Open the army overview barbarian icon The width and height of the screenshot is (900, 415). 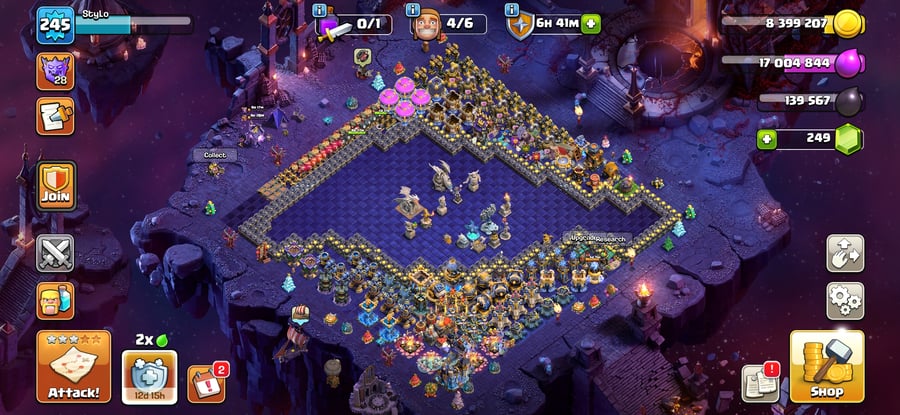coord(55,301)
